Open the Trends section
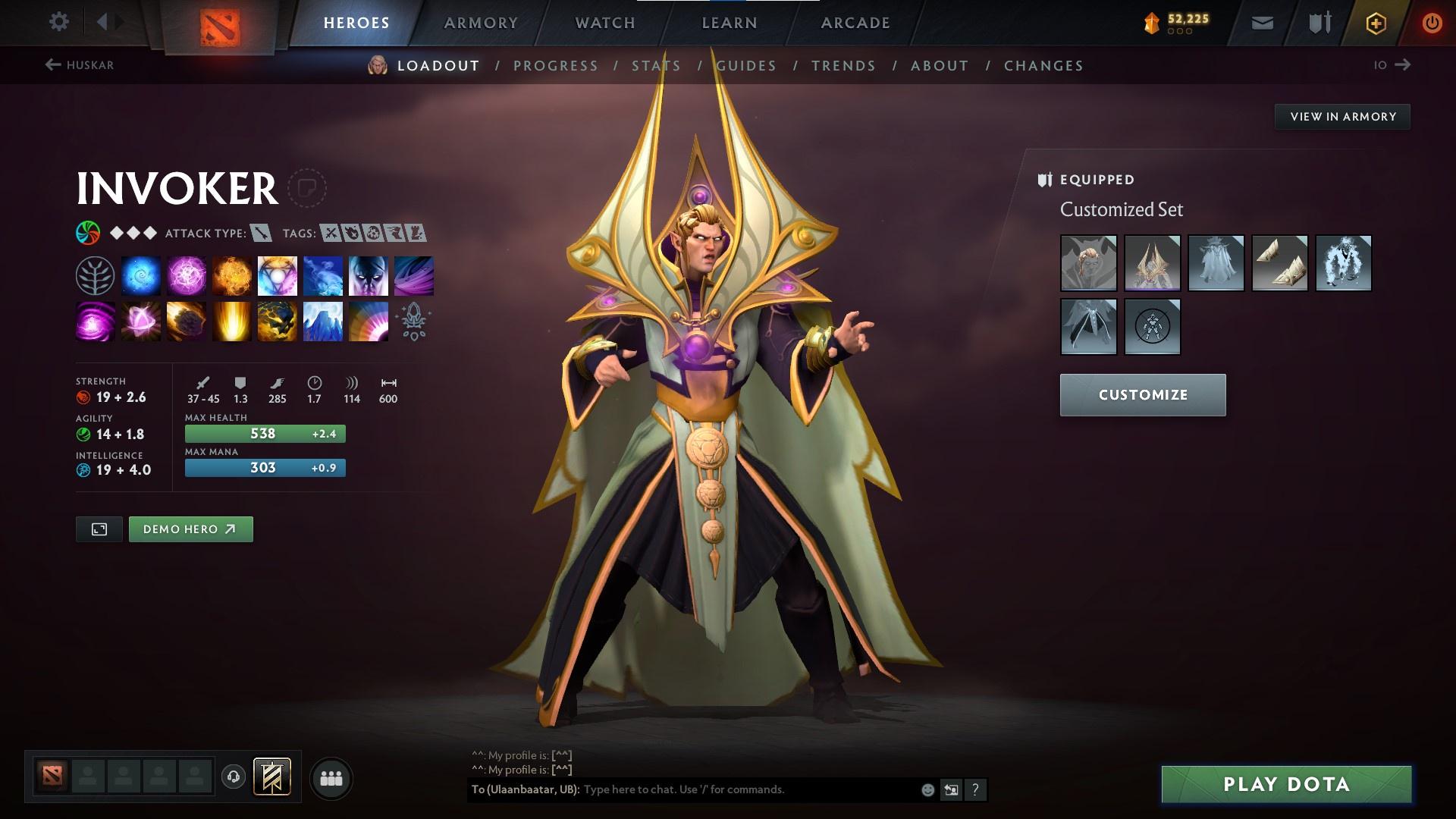This screenshot has width=1456, height=819. point(843,66)
